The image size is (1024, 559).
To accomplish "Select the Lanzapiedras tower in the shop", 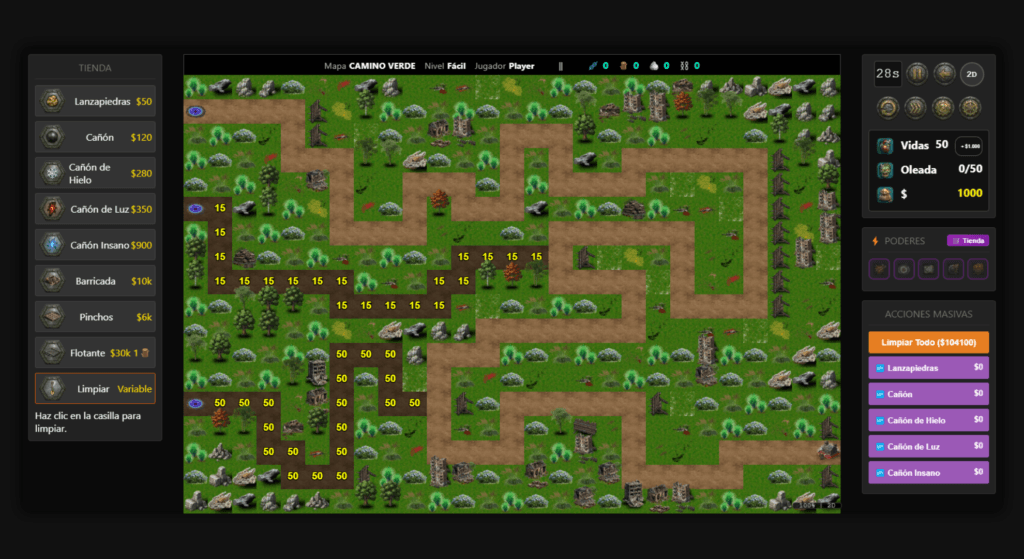I will click(x=95, y=101).
